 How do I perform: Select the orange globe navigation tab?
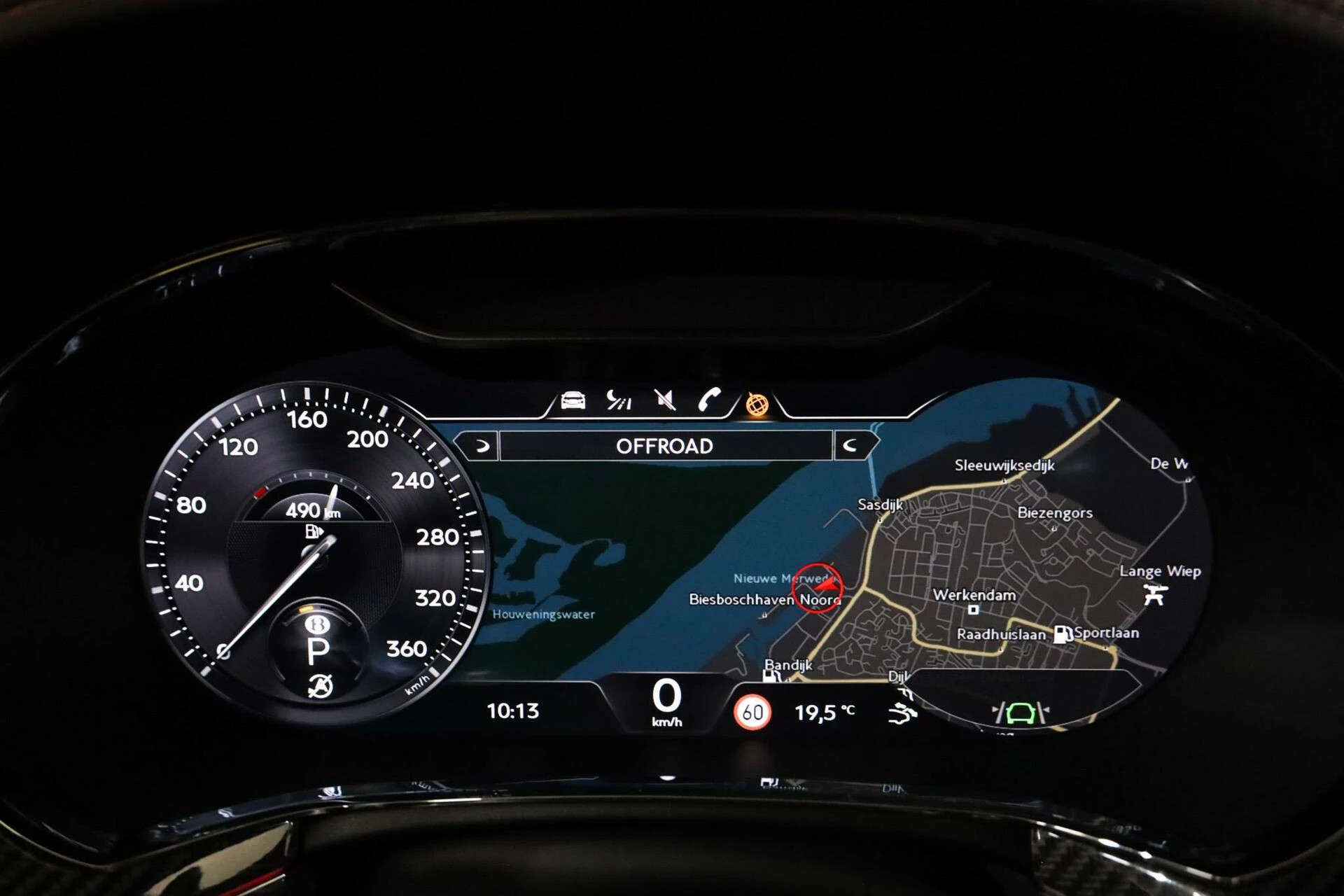[757, 404]
